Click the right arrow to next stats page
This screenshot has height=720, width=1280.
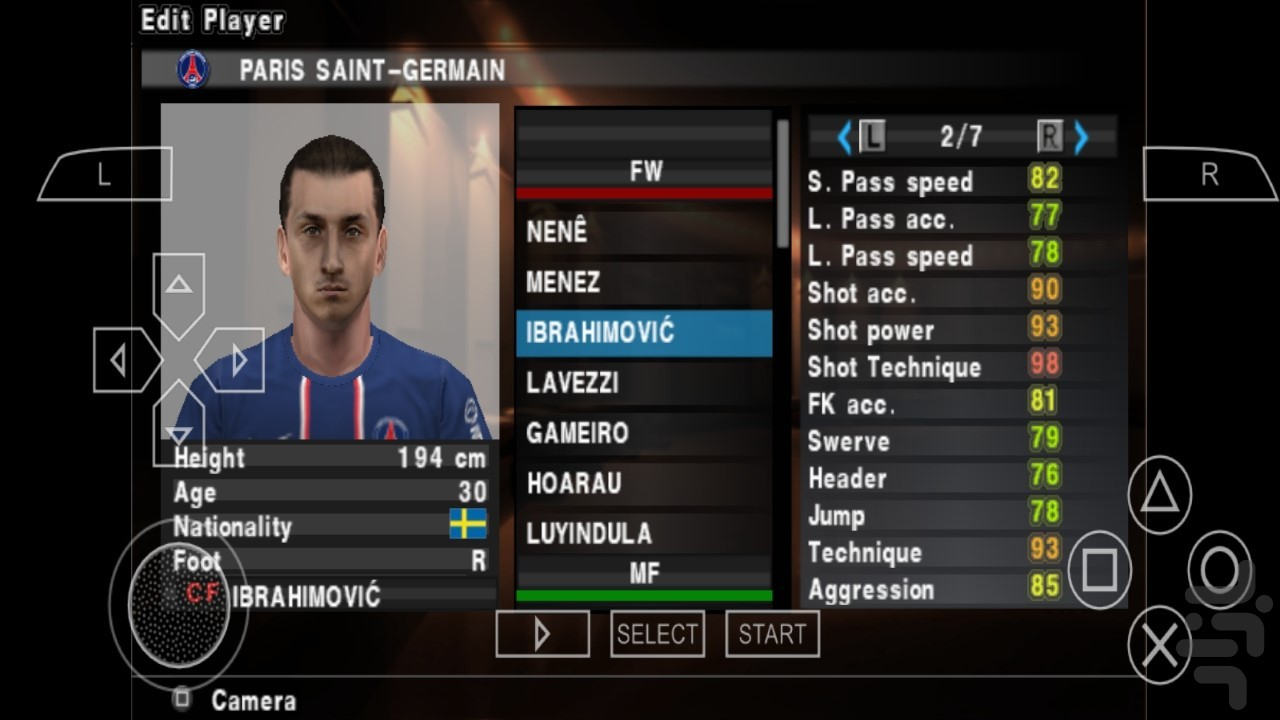coord(1082,138)
